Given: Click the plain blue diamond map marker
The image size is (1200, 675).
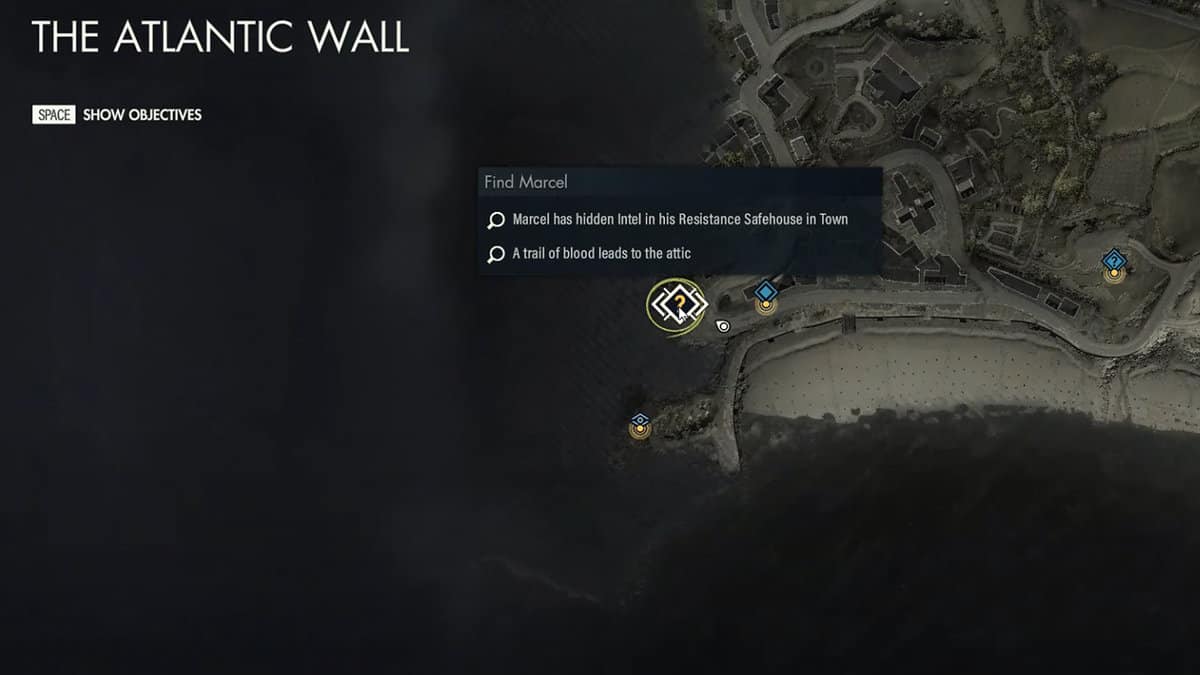Looking at the screenshot, I should [766, 293].
